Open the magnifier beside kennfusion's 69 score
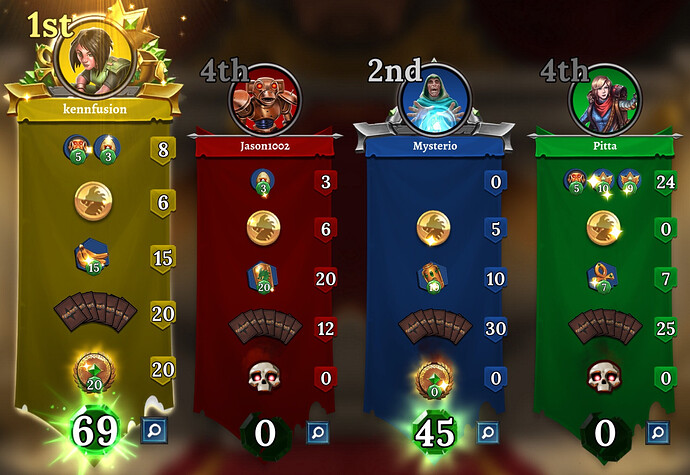690x475 pixels. pos(155,431)
